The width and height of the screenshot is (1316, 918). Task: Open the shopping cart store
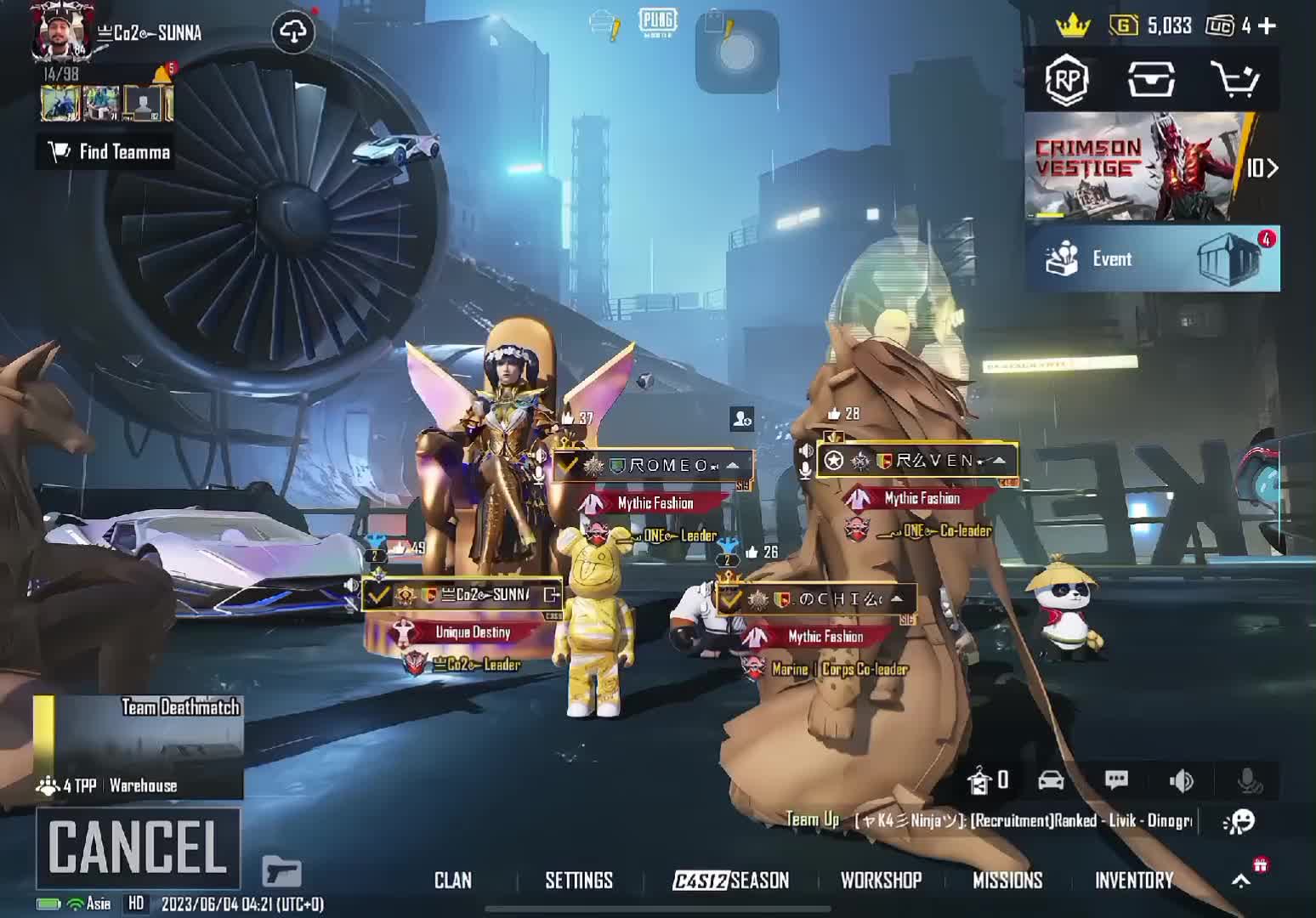pyautogui.click(x=1234, y=80)
